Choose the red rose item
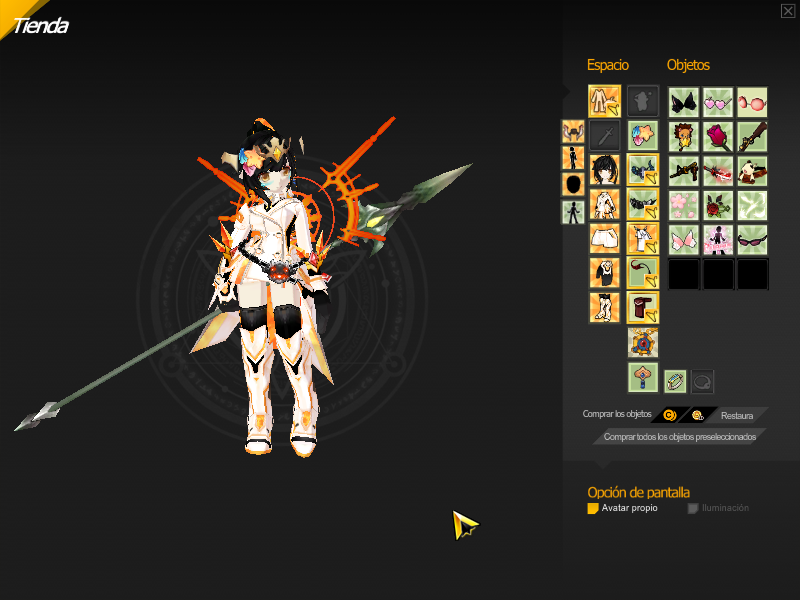This screenshot has width=800, height=600. pyautogui.click(x=718, y=136)
